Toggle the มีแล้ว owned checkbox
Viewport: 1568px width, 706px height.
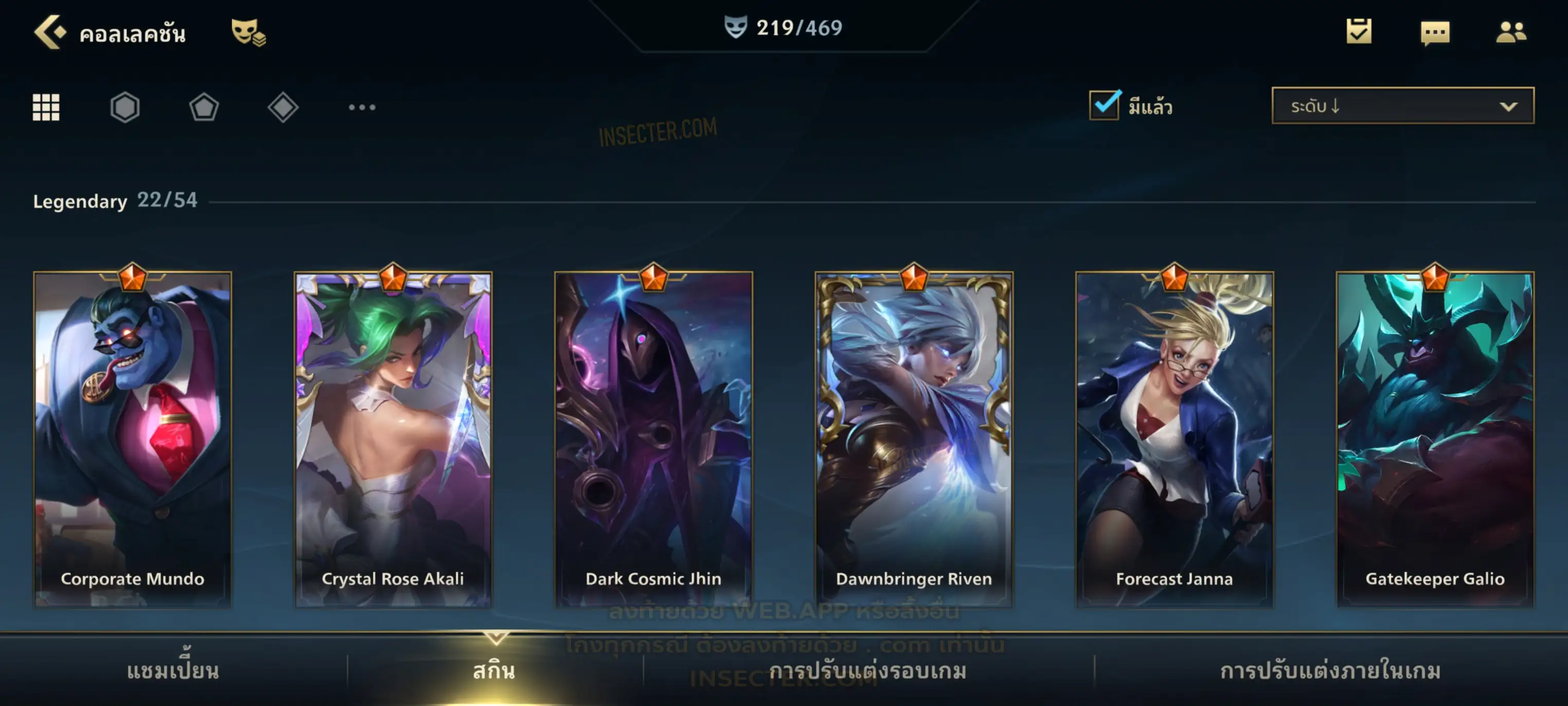[x=1103, y=105]
